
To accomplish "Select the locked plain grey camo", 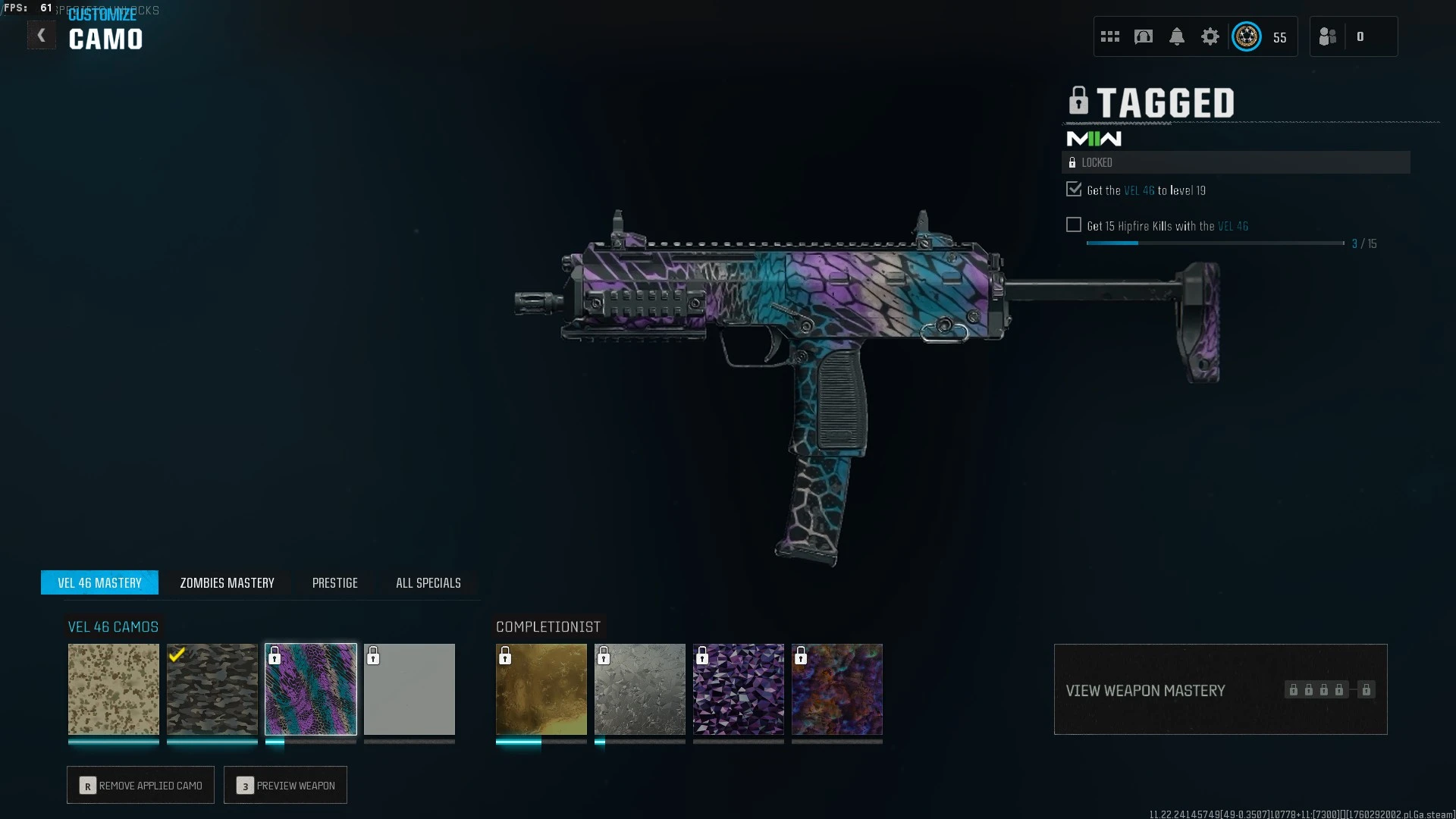I will coord(409,689).
